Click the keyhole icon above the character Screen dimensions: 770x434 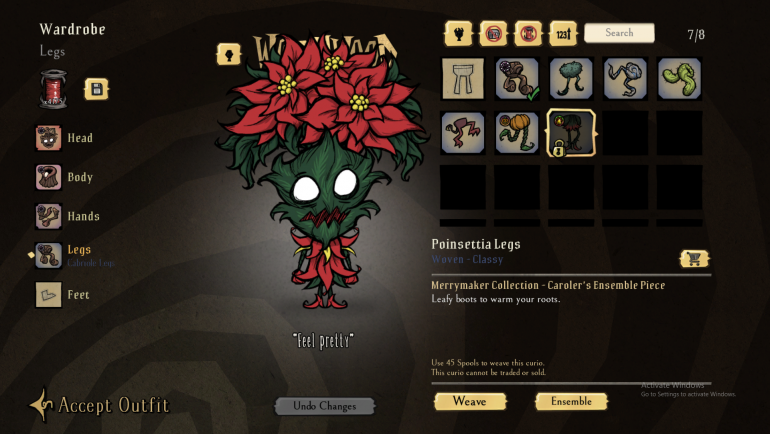228,54
